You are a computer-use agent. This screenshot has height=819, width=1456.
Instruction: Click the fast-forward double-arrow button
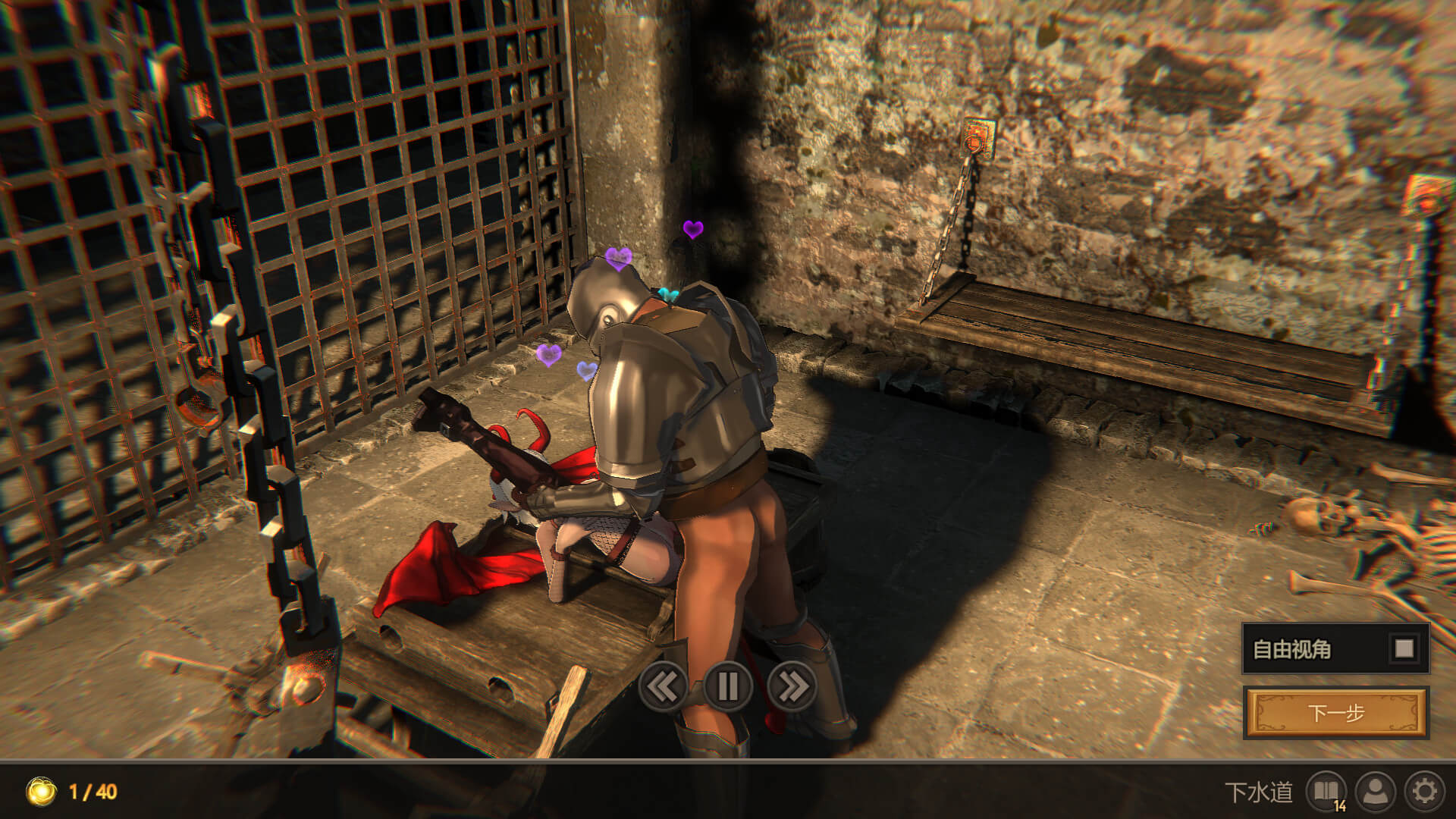pyautogui.click(x=792, y=687)
